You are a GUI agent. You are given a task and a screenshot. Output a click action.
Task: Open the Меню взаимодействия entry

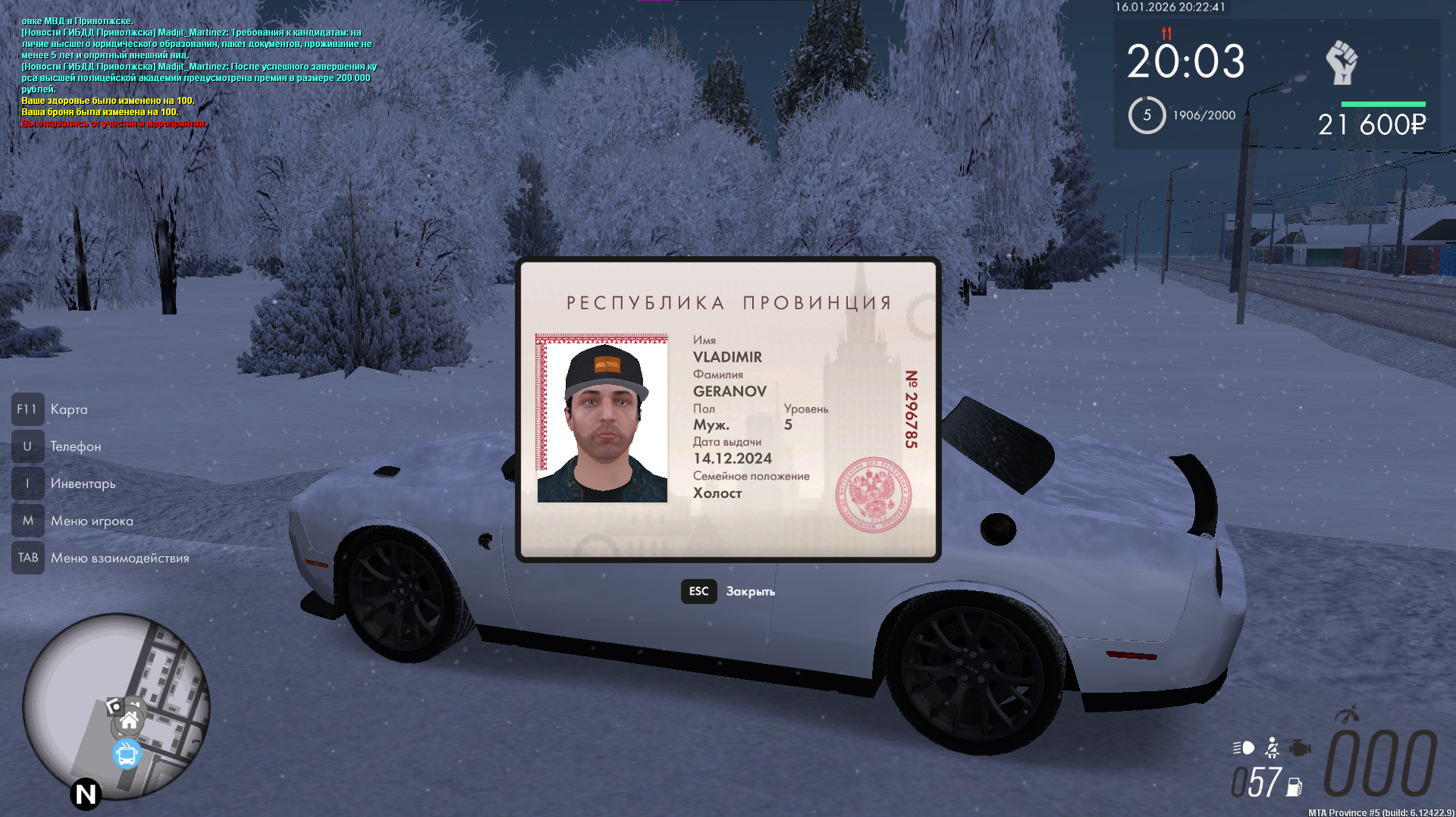click(x=120, y=558)
